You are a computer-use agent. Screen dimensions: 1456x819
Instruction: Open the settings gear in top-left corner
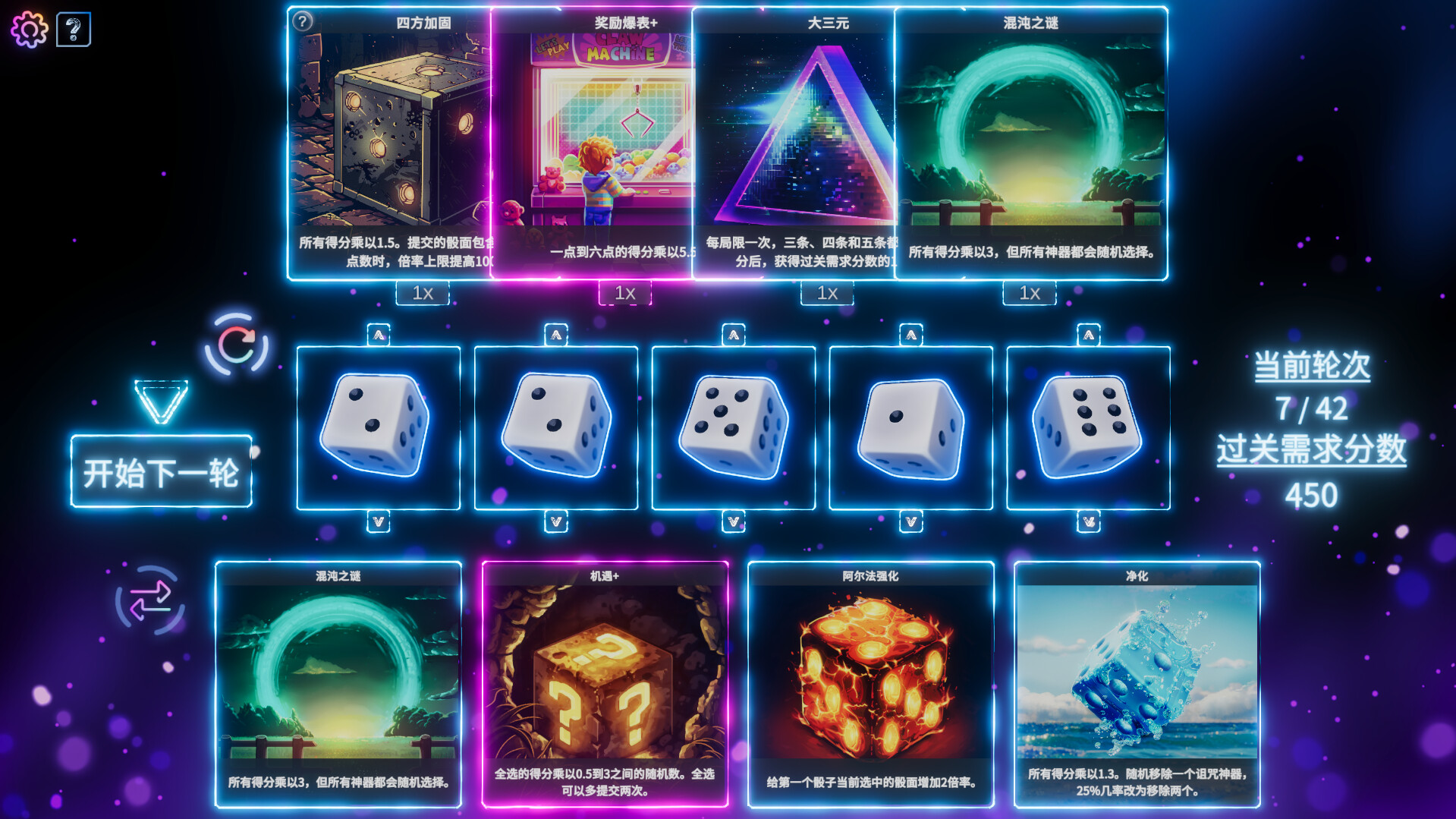30,29
